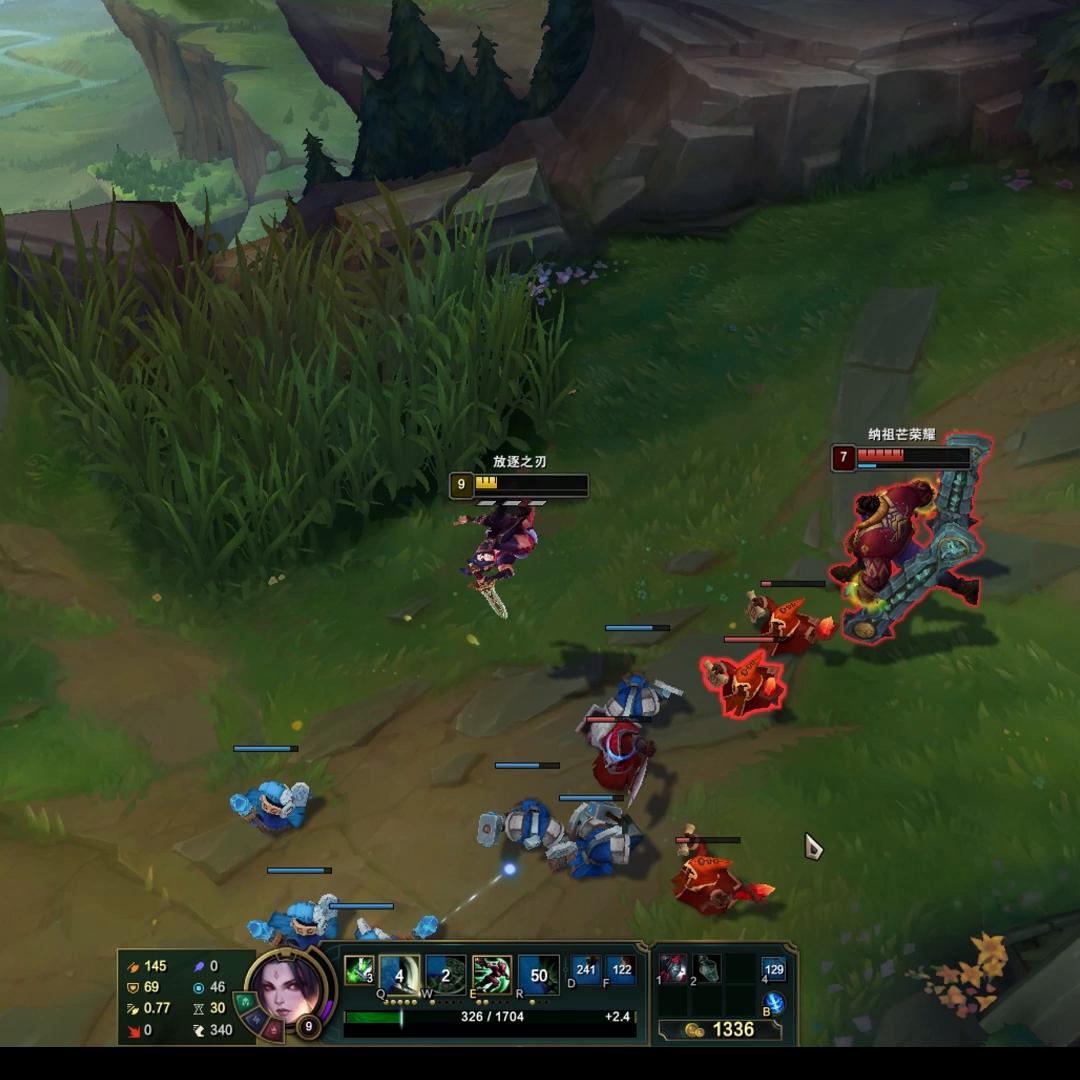Open the shop via the gold counter

point(722,1030)
